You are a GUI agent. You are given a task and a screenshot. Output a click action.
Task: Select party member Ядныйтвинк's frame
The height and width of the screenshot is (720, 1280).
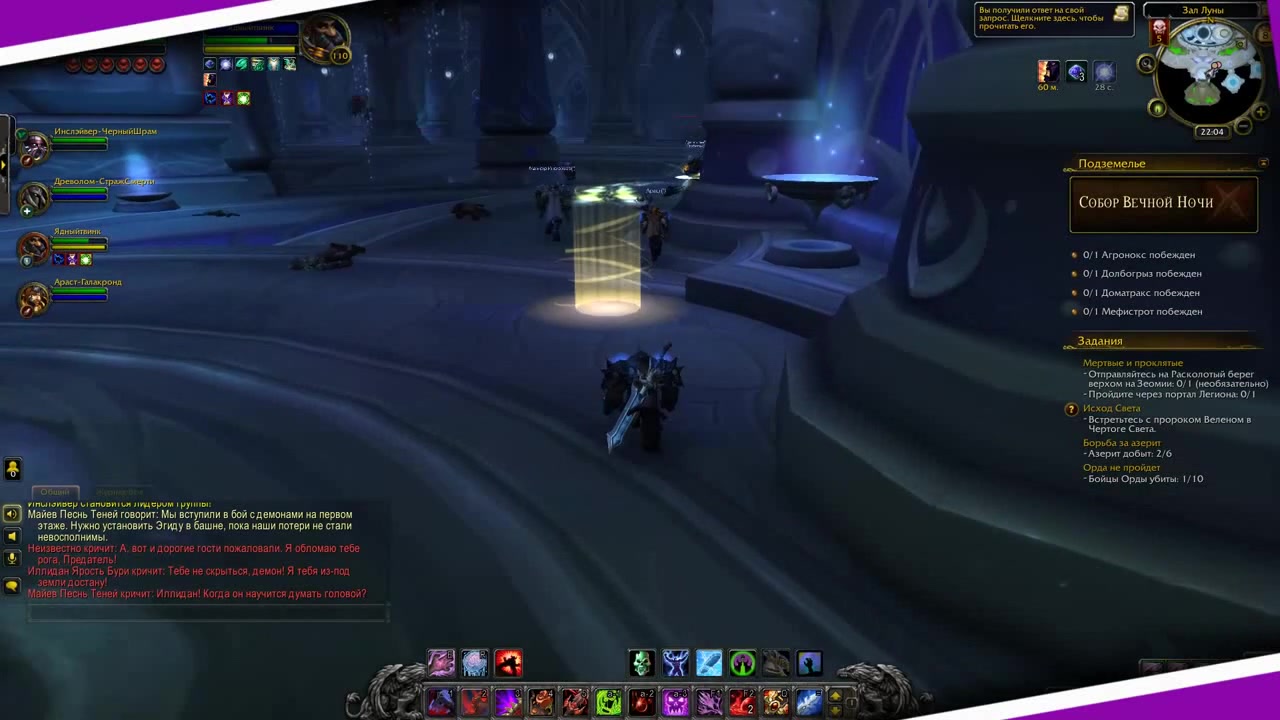36,246
